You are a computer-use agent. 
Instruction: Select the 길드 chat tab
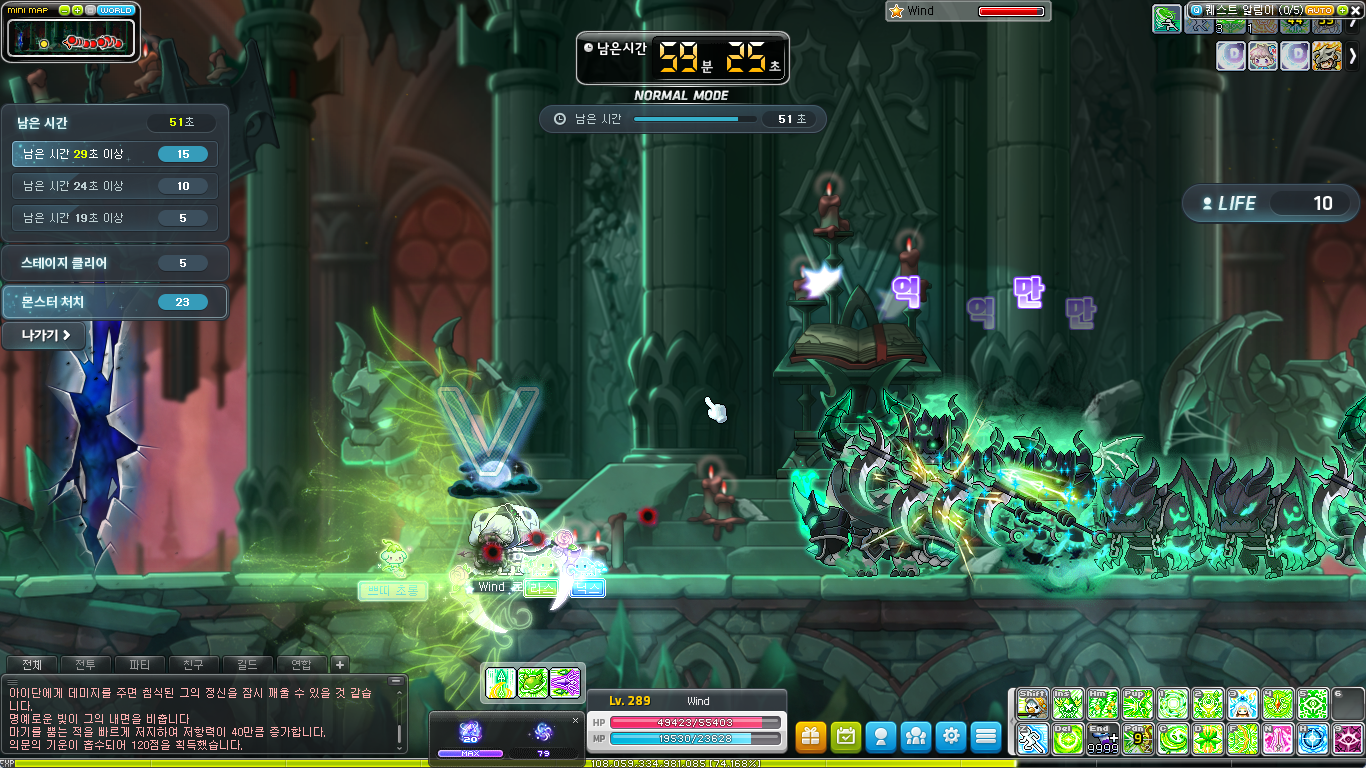pos(247,664)
